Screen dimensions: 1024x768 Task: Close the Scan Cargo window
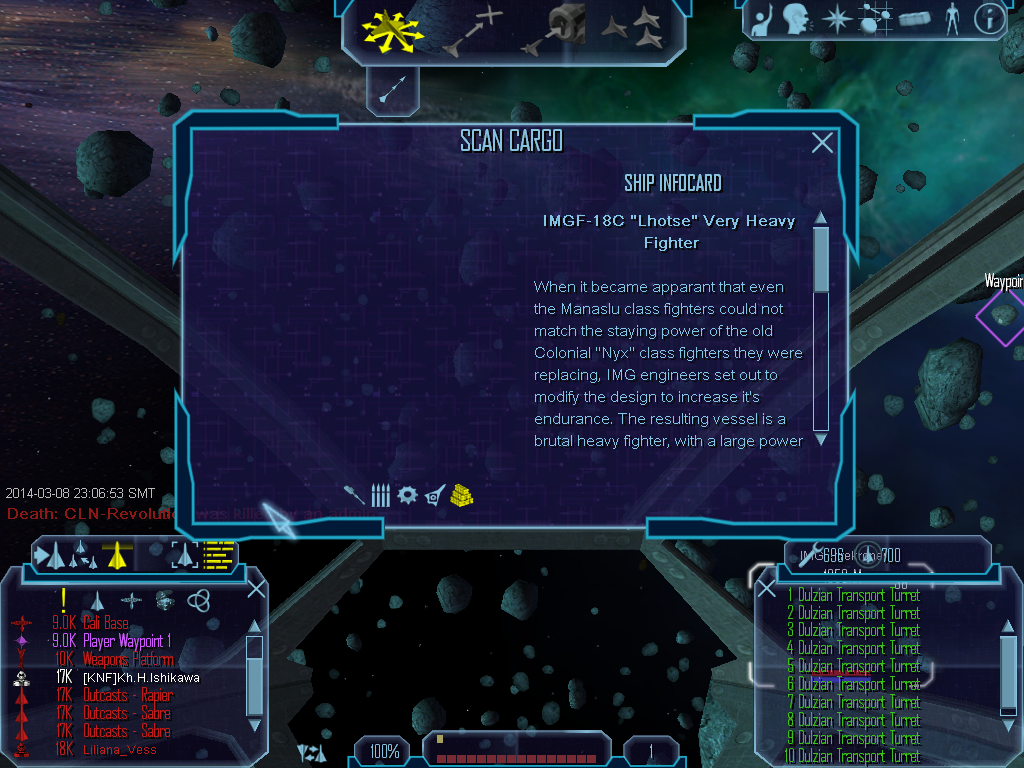click(822, 143)
